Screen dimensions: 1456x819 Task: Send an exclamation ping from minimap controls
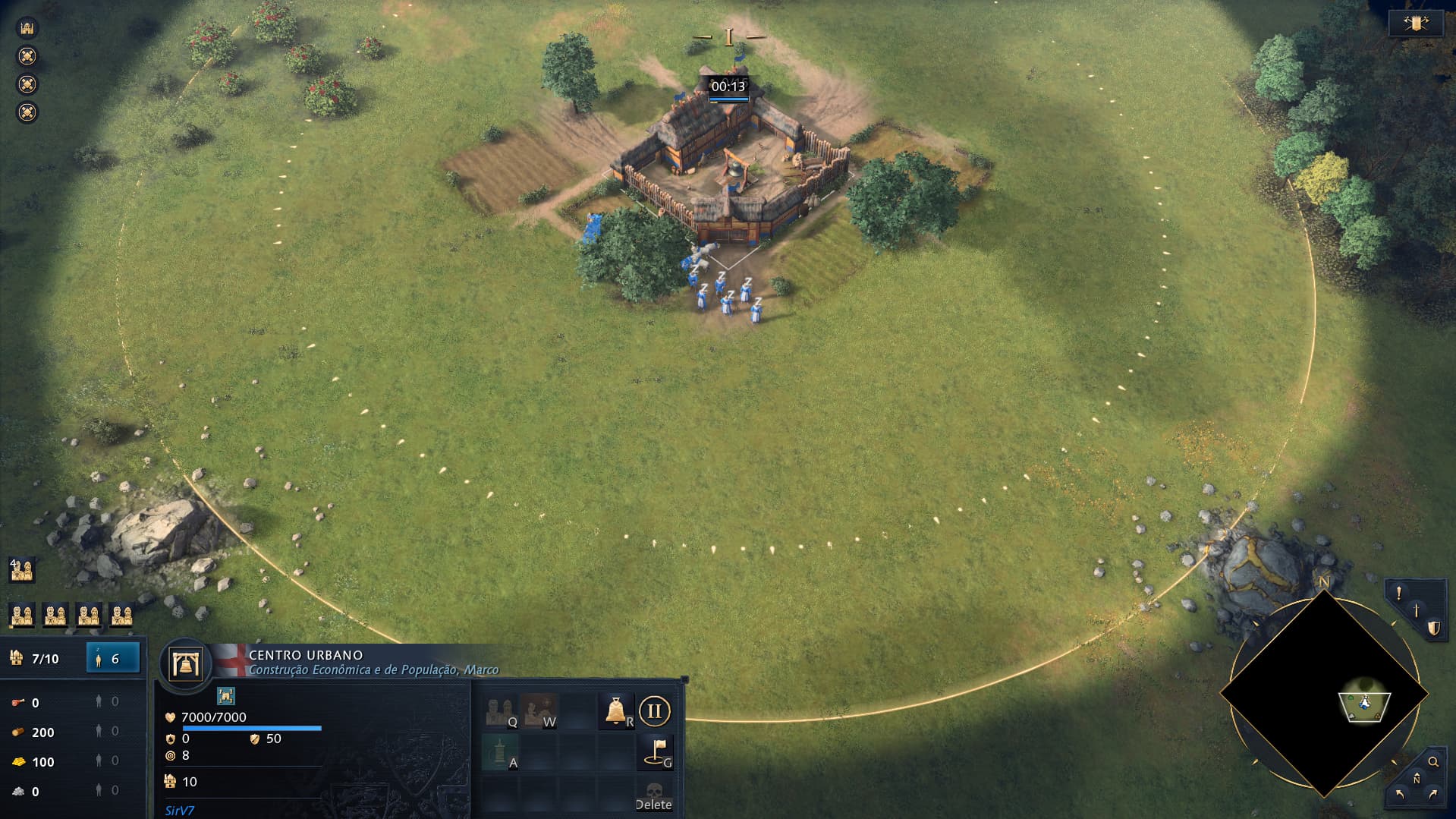pos(1398,594)
